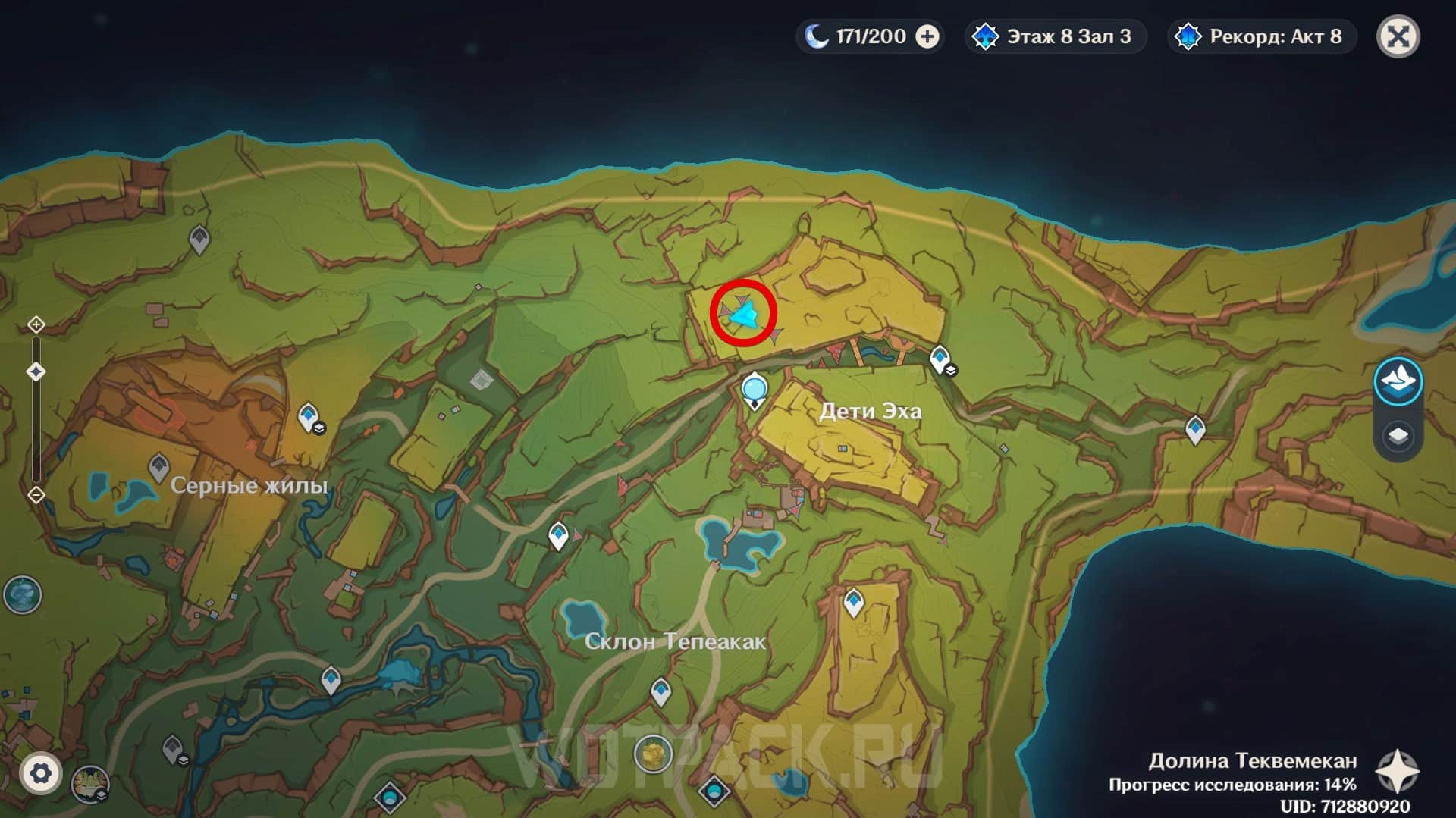Select the player location arrow in red circle

click(x=743, y=314)
